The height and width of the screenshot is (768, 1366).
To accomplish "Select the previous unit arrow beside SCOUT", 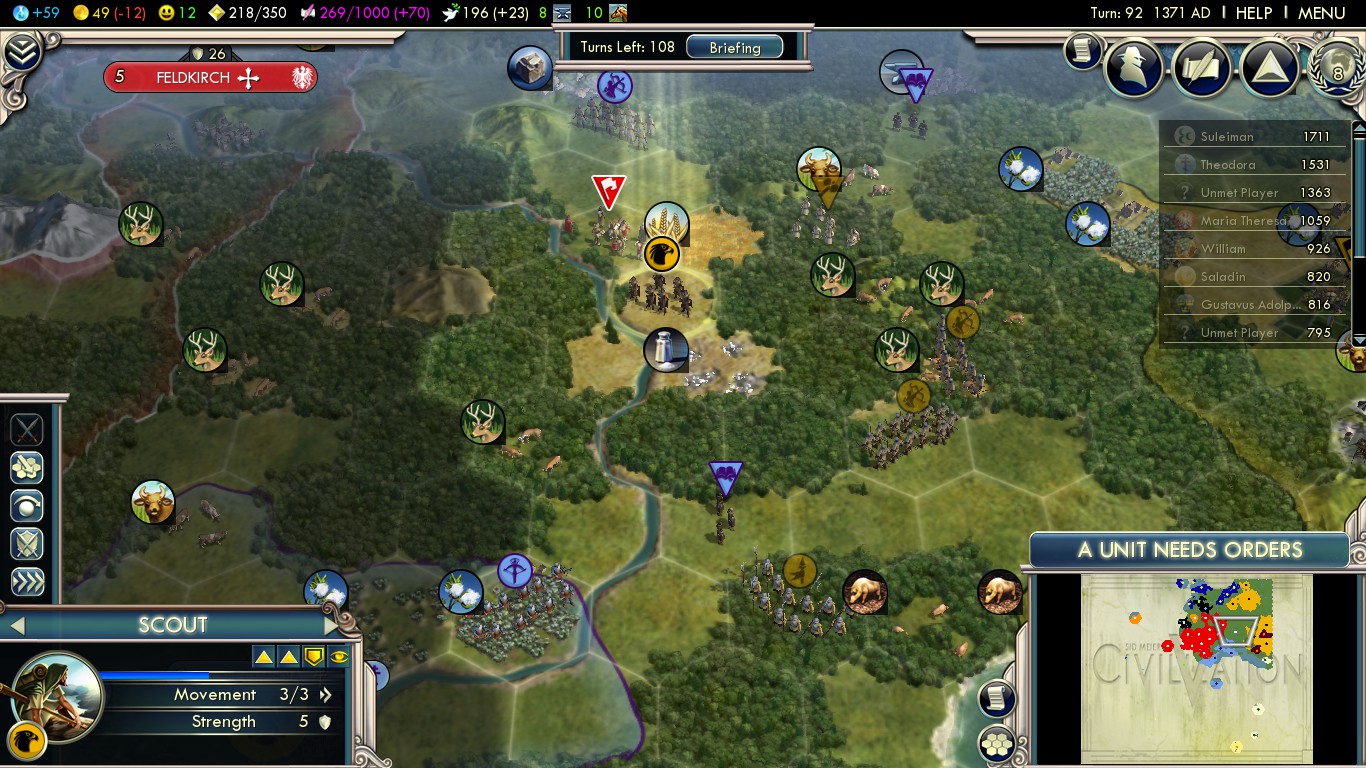I will click(16, 626).
